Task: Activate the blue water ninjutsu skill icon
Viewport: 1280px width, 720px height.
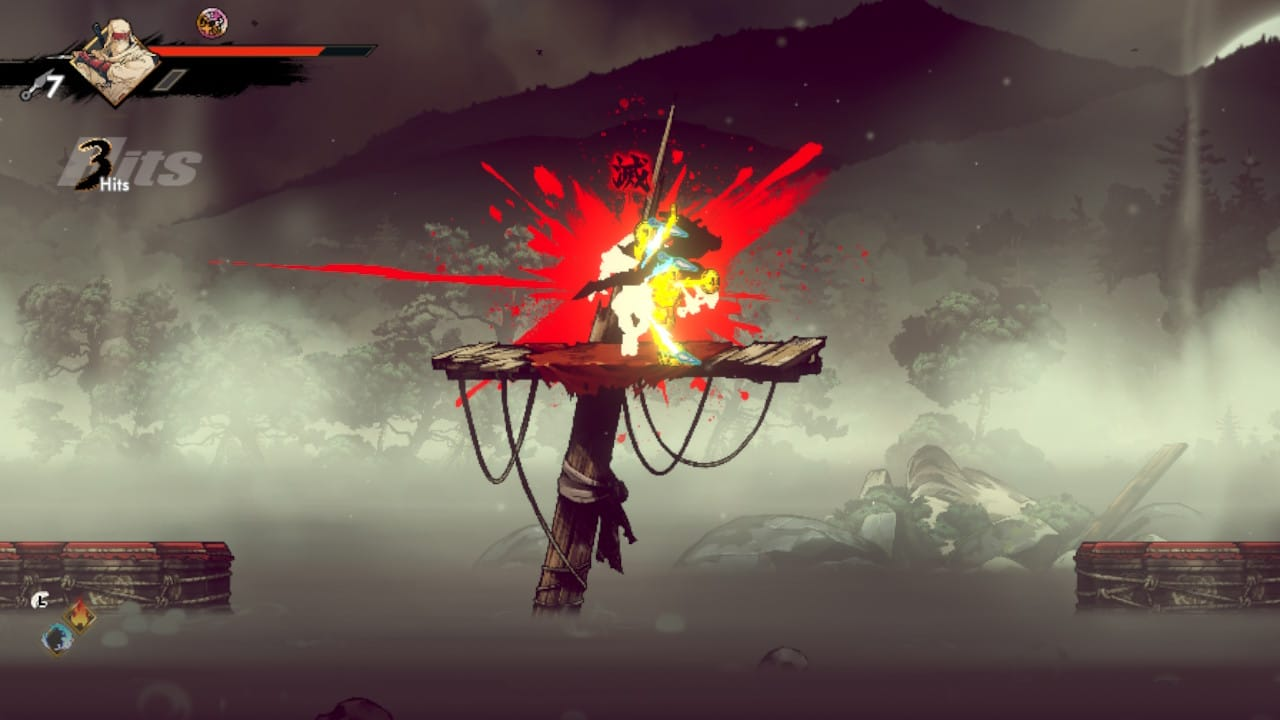Action: point(58,637)
